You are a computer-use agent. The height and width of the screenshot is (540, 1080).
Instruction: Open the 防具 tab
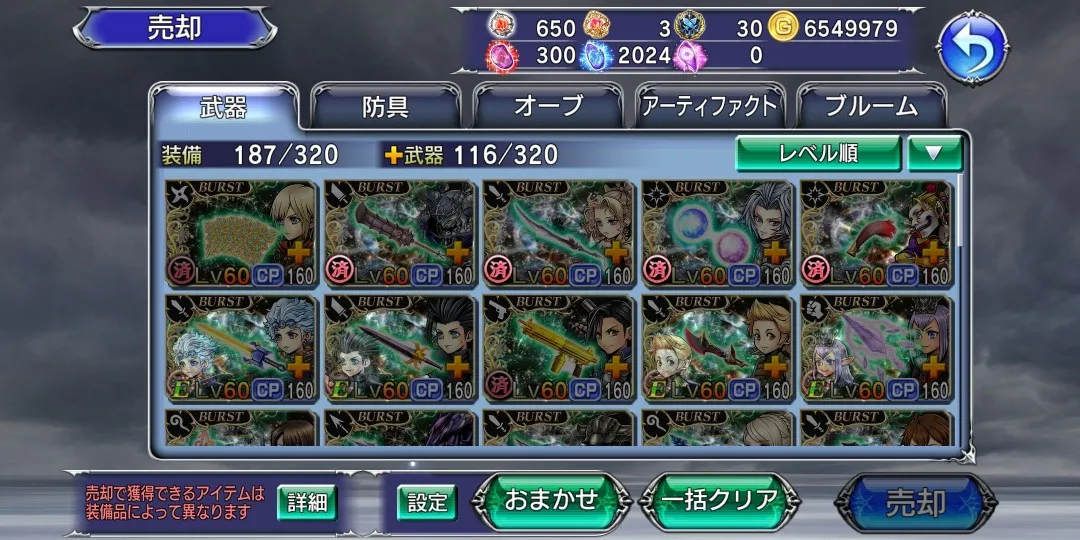point(385,107)
